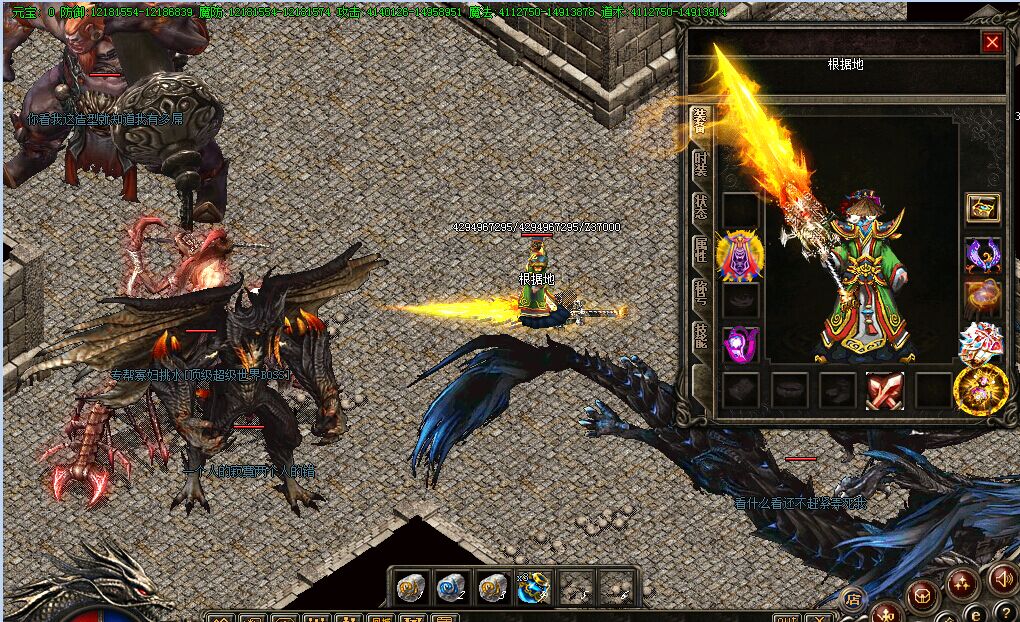The width and height of the screenshot is (1020, 622).
Task: Select the treasure chest equipment slot
Action: coord(983,208)
